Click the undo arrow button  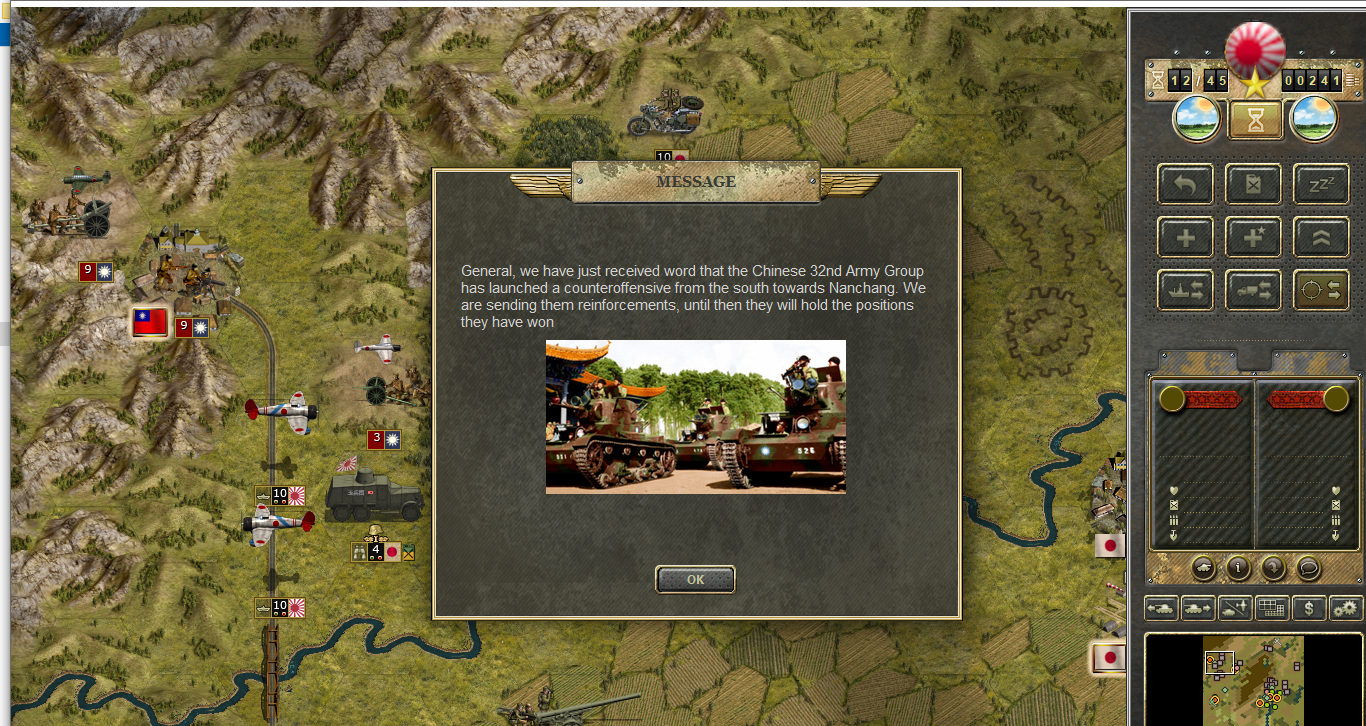[1185, 185]
